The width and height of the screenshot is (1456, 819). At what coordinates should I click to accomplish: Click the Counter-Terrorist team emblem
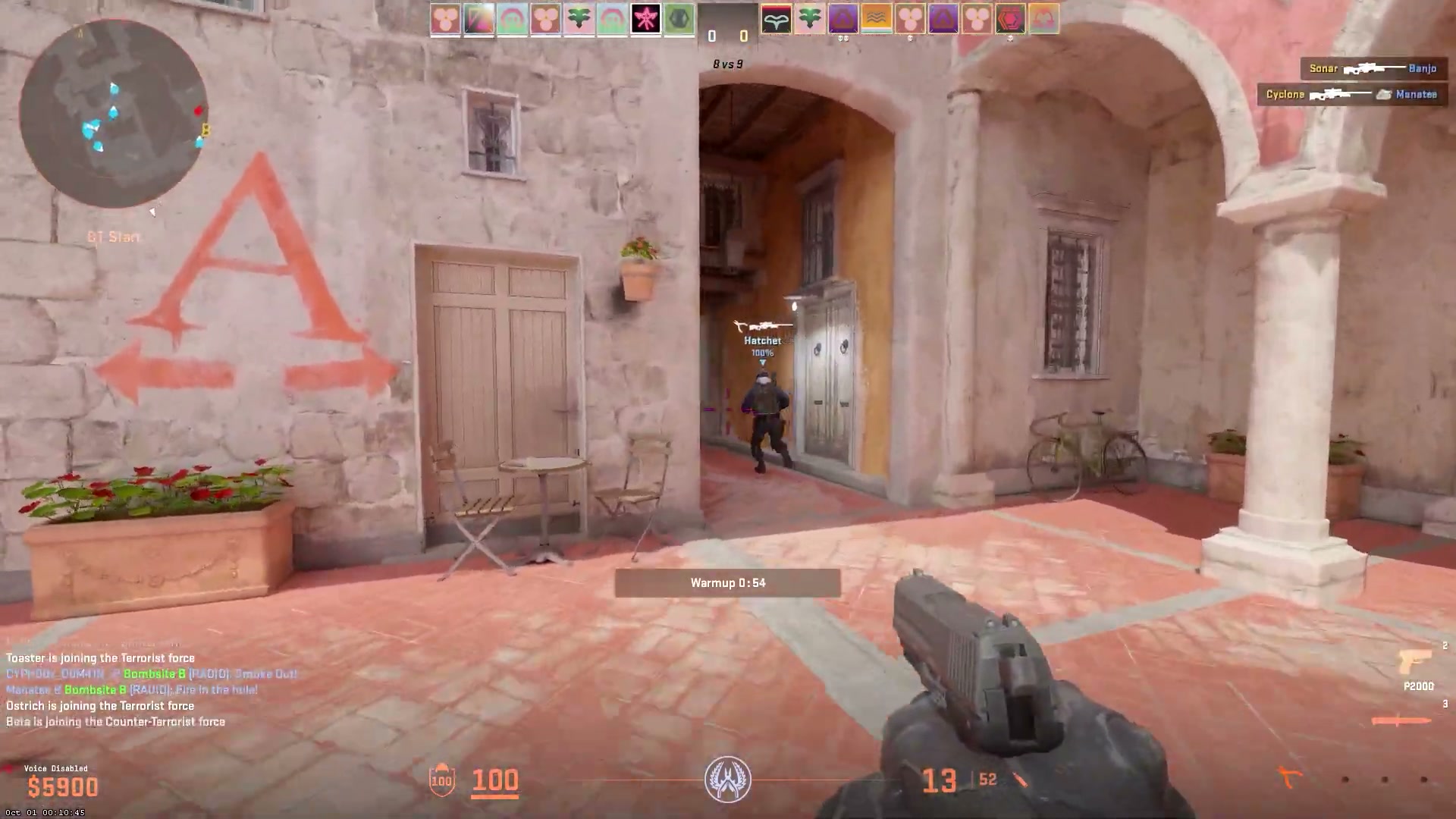click(x=727, y=780)
